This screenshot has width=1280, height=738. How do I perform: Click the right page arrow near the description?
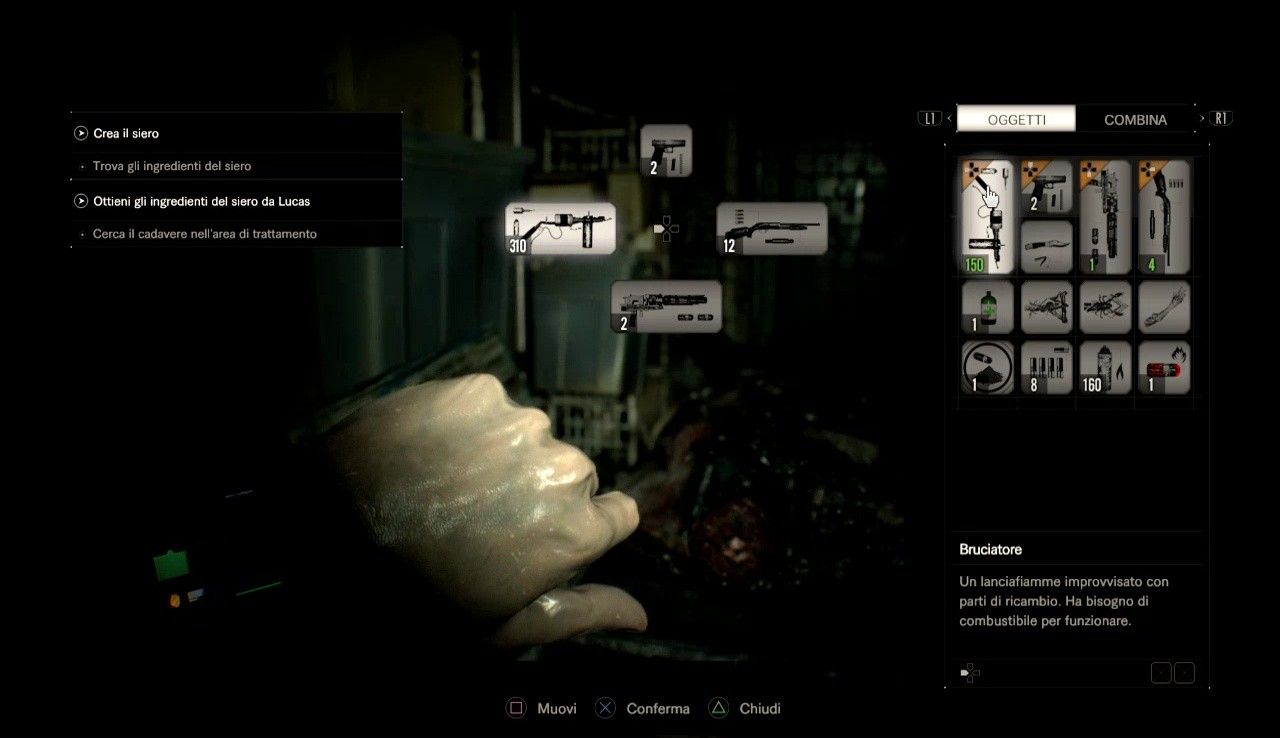[x=1184, y=672]
